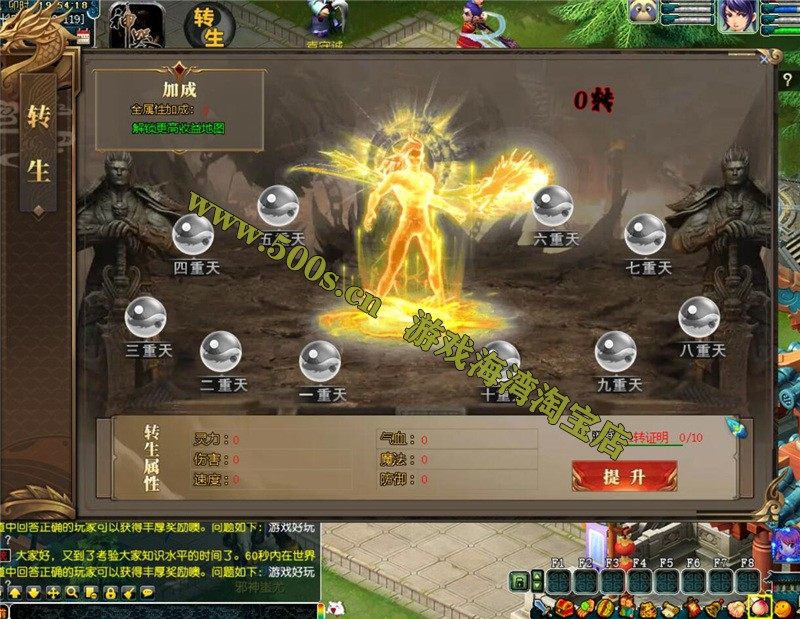Screen dimensions: 800x619
Task: Choose the 六重天 orb
Action: [553, 206]
